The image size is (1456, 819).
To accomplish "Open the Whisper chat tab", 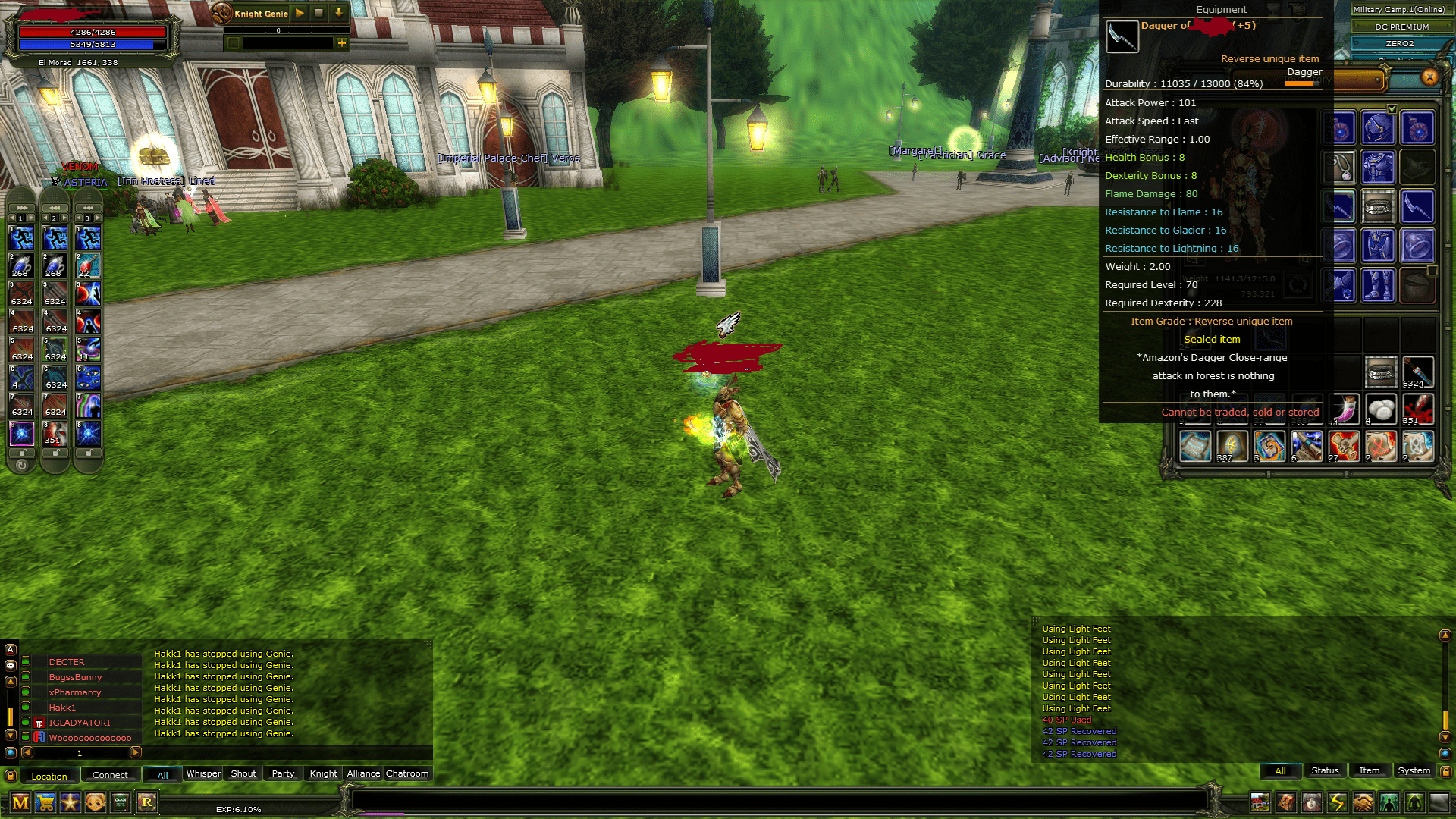I will 202,773.
